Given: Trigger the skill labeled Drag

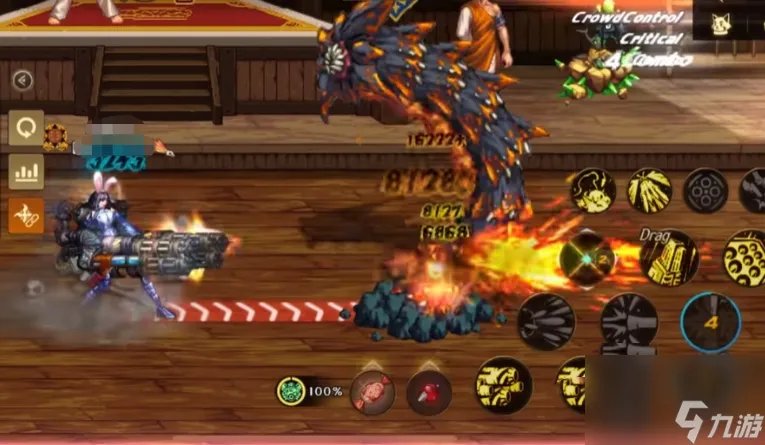Looking at the screenshot, I should pos(668,257).
